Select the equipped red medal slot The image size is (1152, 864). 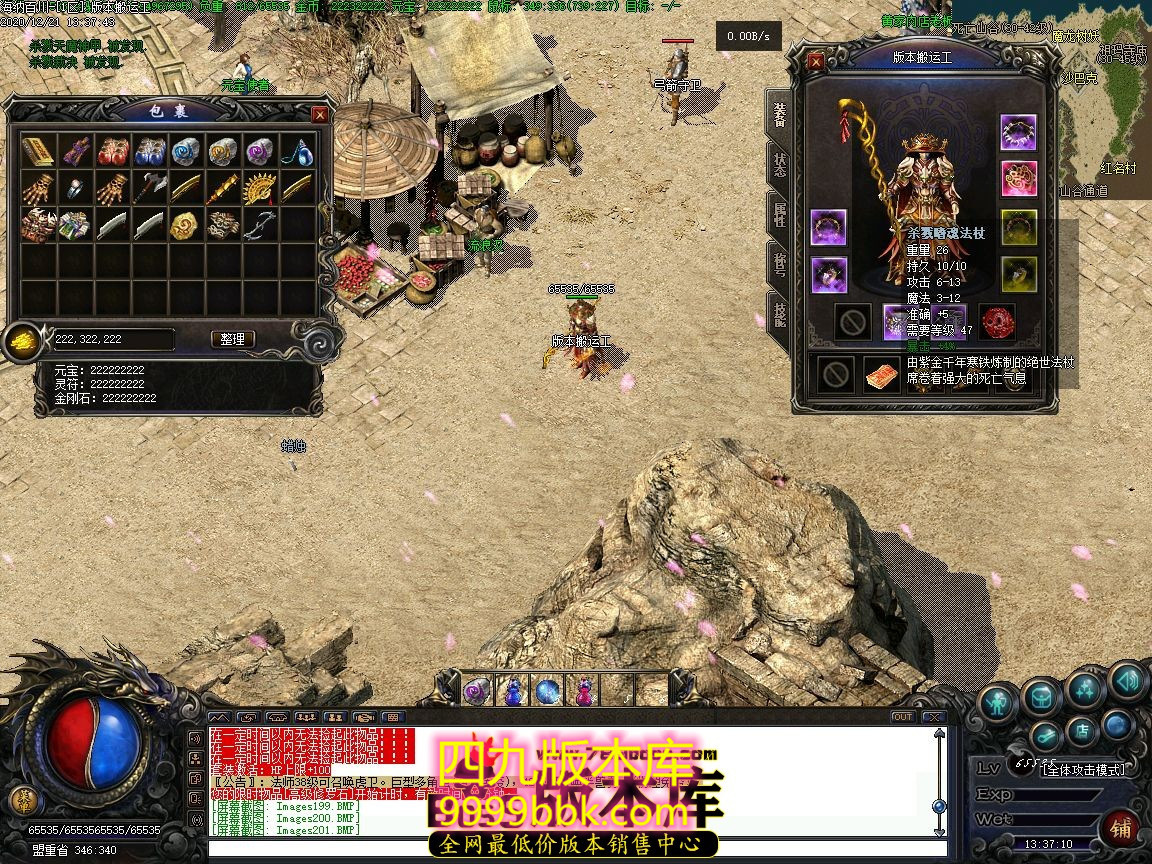pyautogui.click(x=996, y=321)
